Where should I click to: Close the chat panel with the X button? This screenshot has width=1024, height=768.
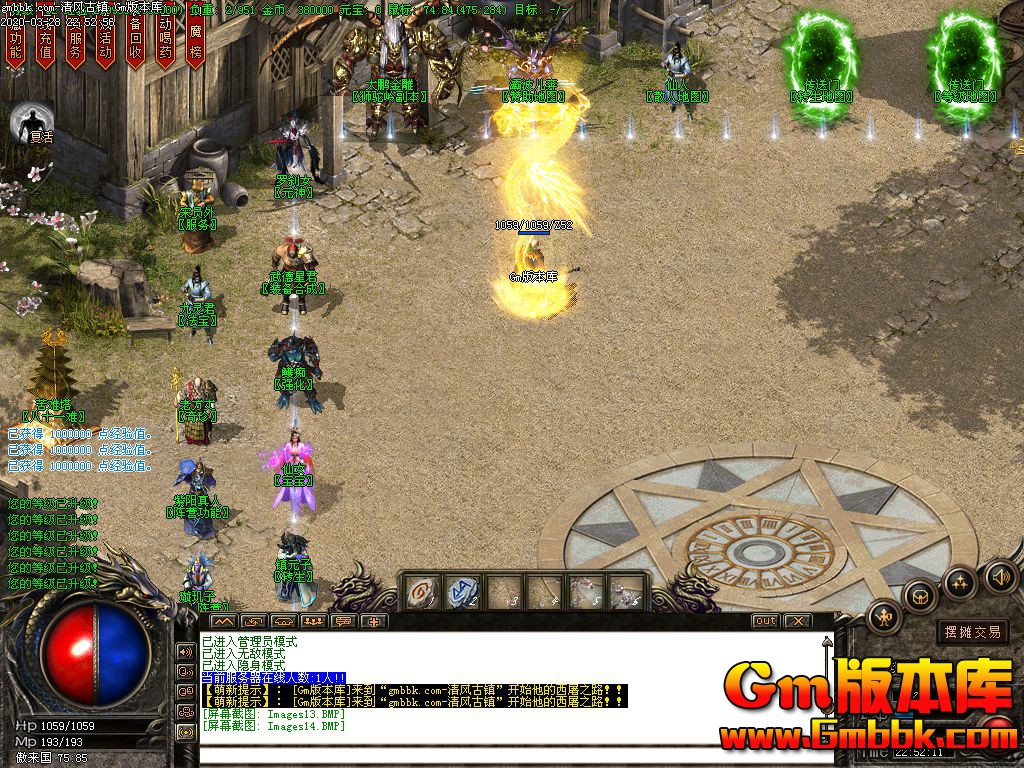(797, 621)
